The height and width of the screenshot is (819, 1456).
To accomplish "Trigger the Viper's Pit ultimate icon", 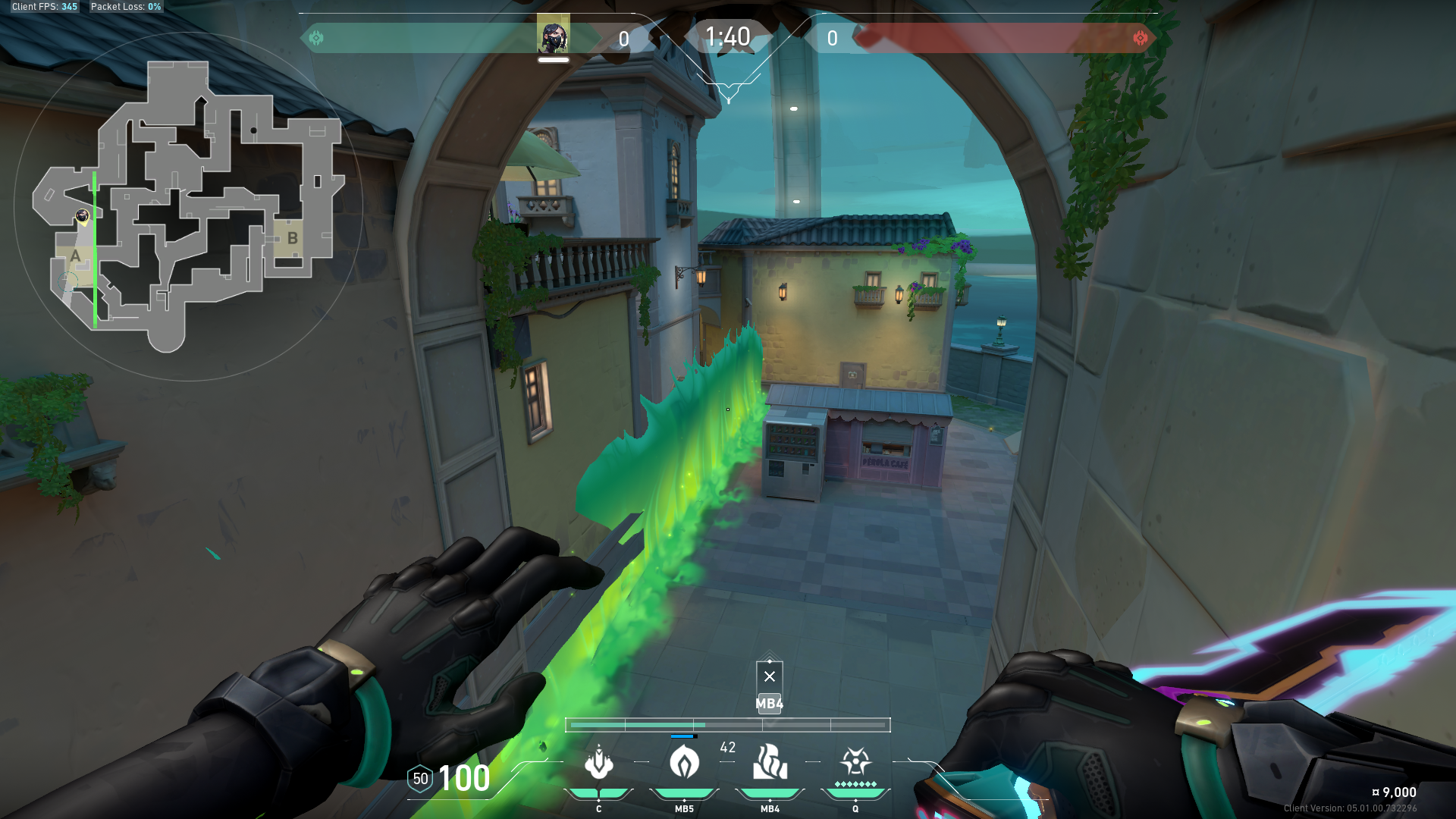I will pyautogui.click(x=855, y=761).
